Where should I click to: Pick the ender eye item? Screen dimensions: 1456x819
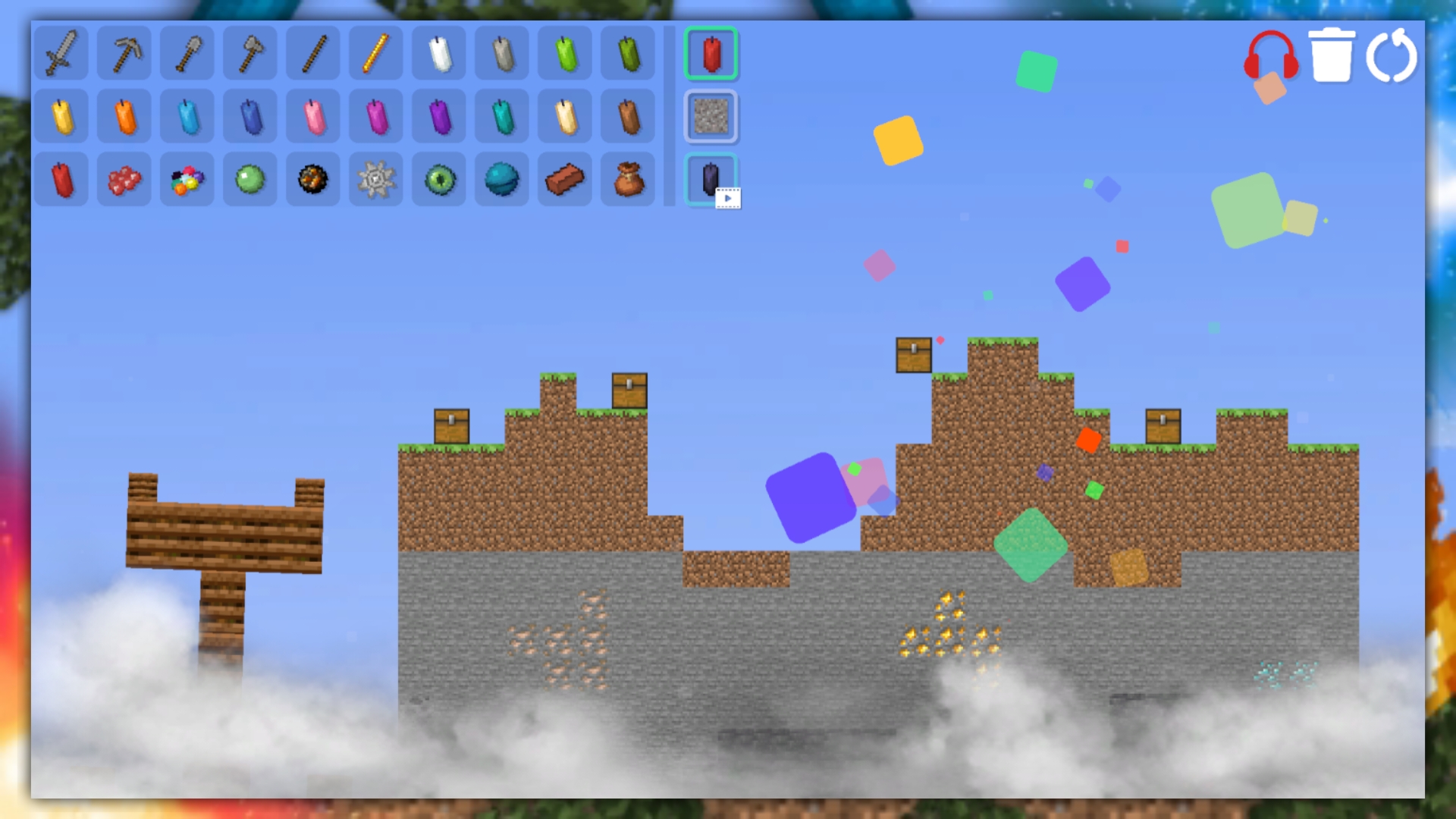438,179
